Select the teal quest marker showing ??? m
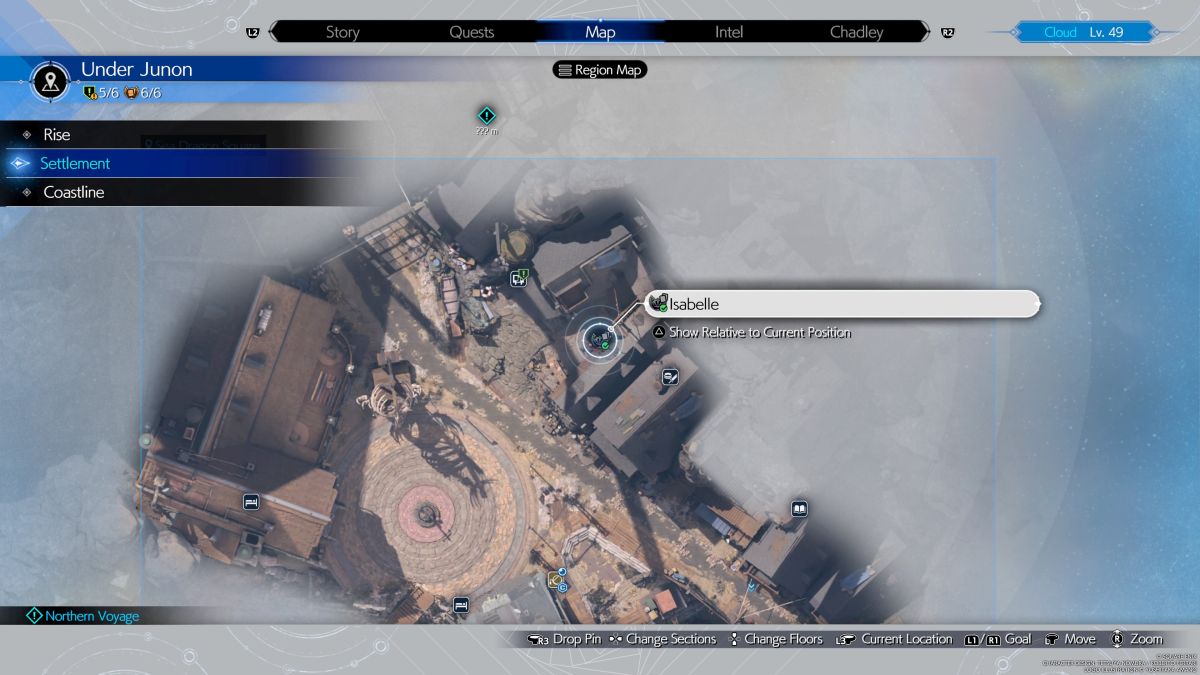1200x675 pixels. point(487,116)
